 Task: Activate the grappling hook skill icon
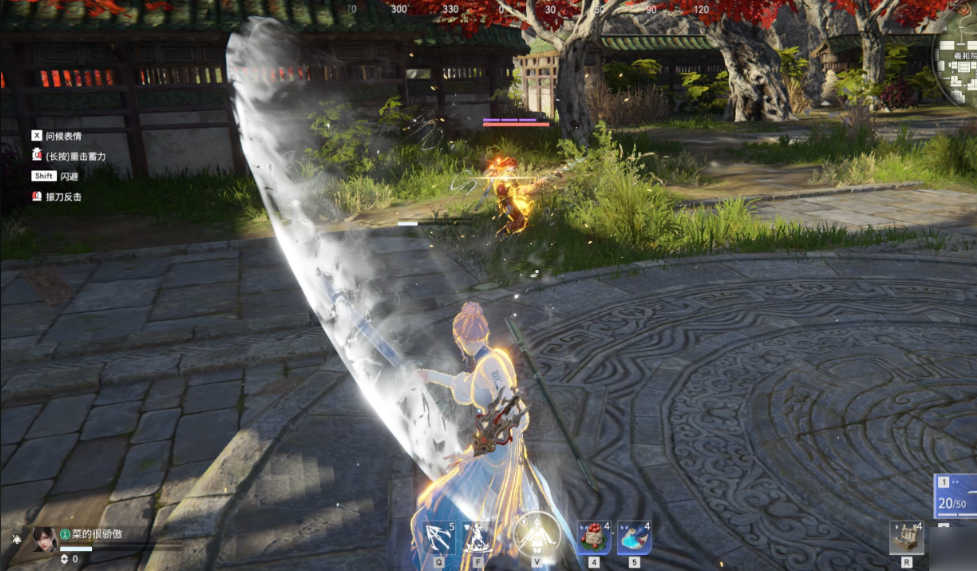(438, 537)
